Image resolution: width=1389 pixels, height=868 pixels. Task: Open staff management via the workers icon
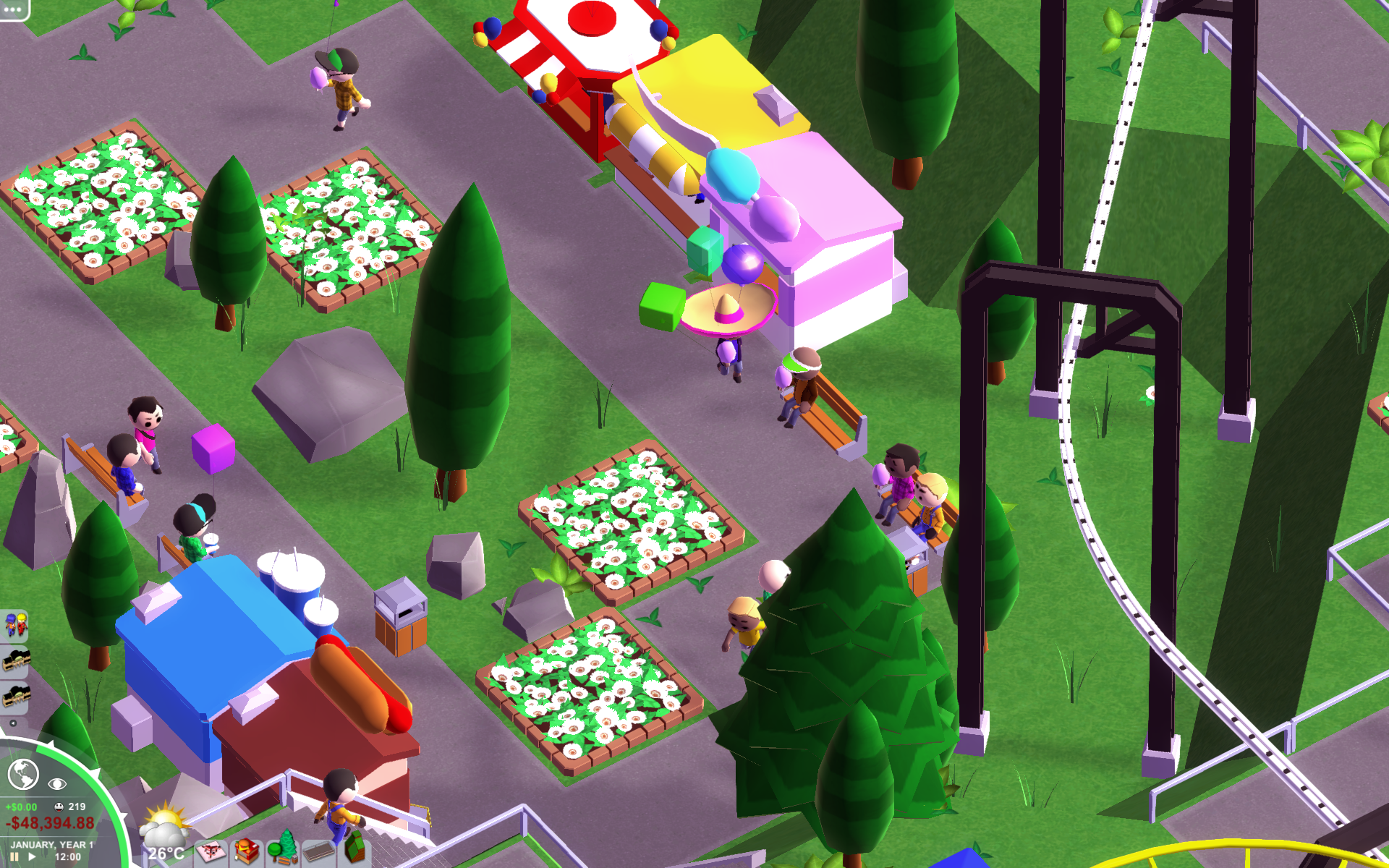coord(17,624)
